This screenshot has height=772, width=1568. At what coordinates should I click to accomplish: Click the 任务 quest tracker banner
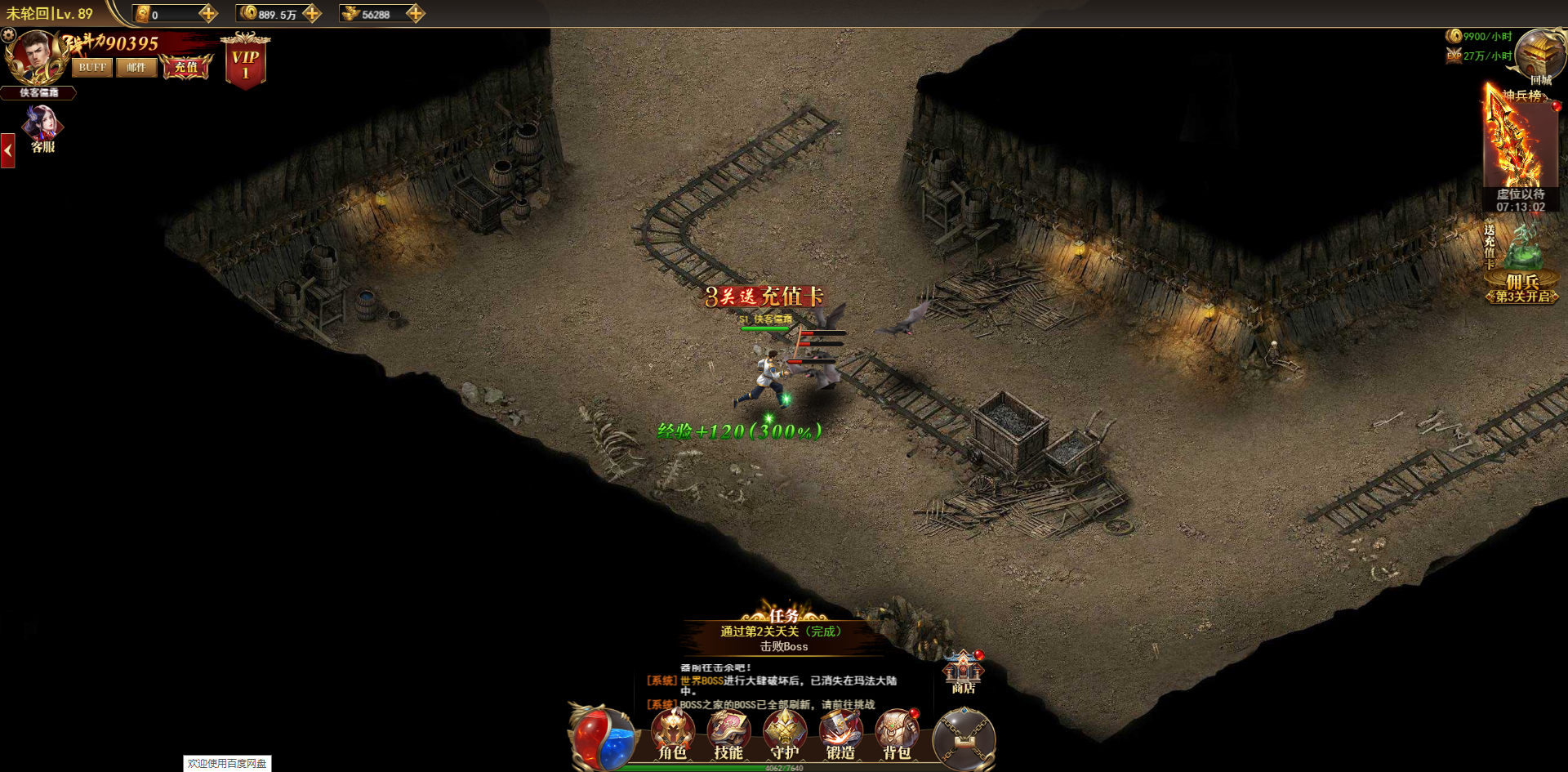(x=782, y=633)
